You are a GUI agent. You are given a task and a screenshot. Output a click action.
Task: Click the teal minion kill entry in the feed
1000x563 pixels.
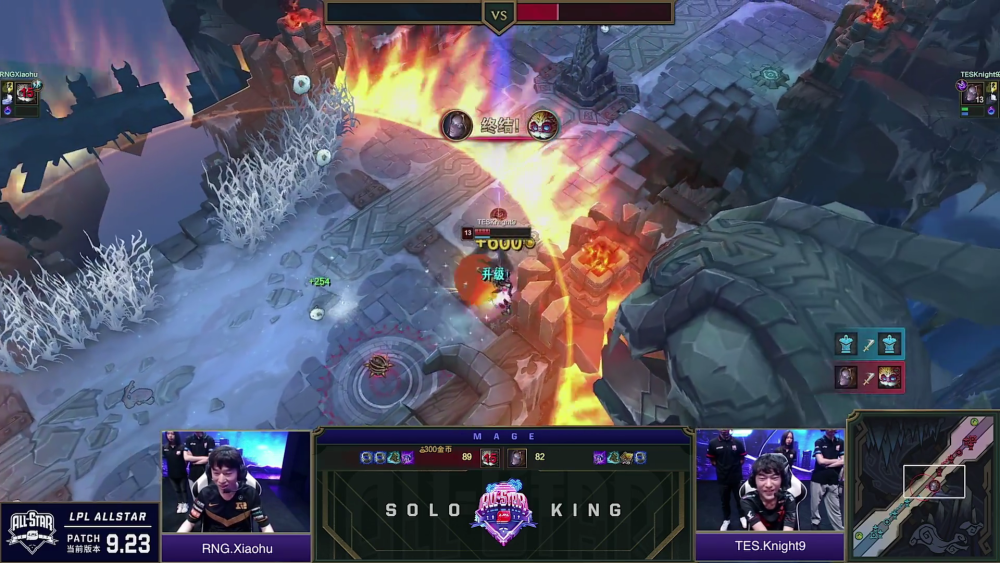869,344
